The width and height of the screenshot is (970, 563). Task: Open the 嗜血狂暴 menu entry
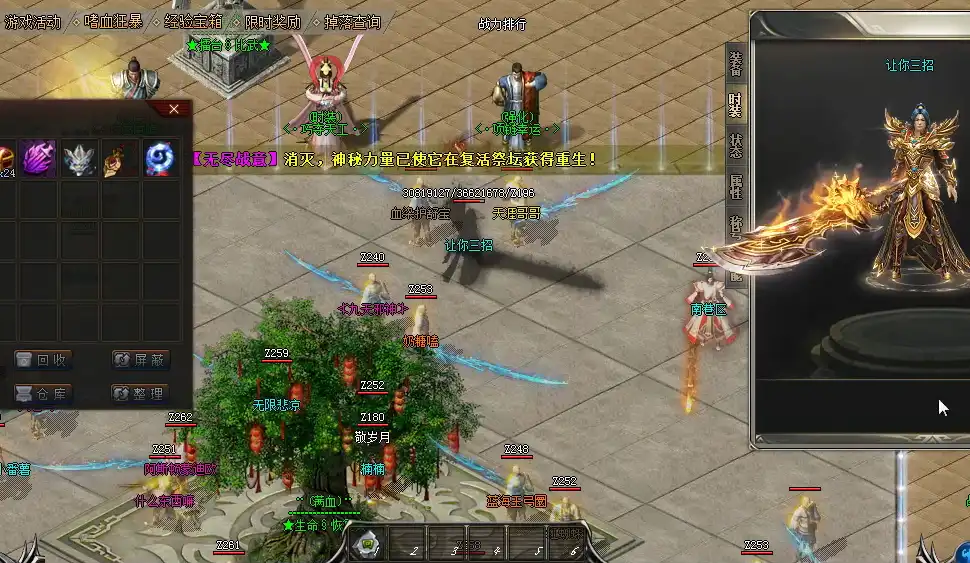113,21
